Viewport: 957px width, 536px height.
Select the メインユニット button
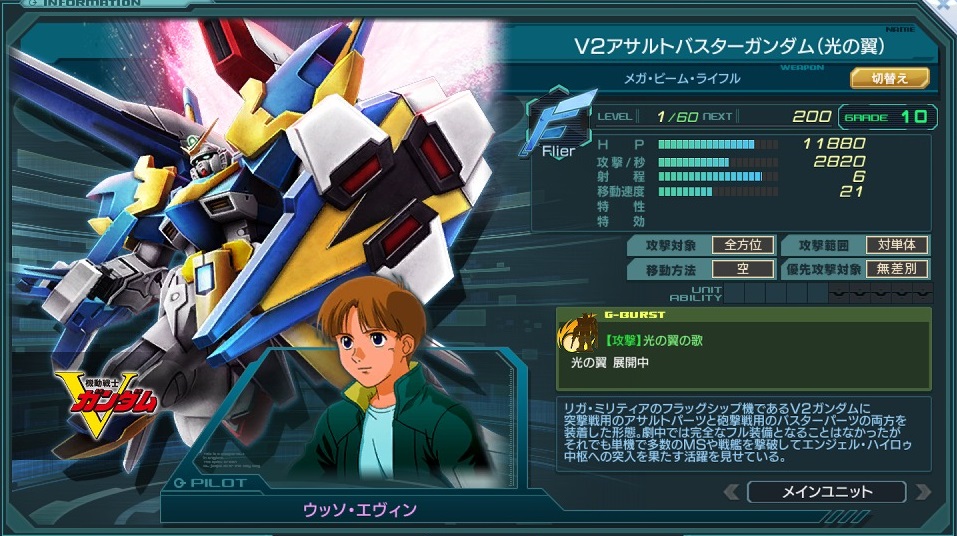826,492
